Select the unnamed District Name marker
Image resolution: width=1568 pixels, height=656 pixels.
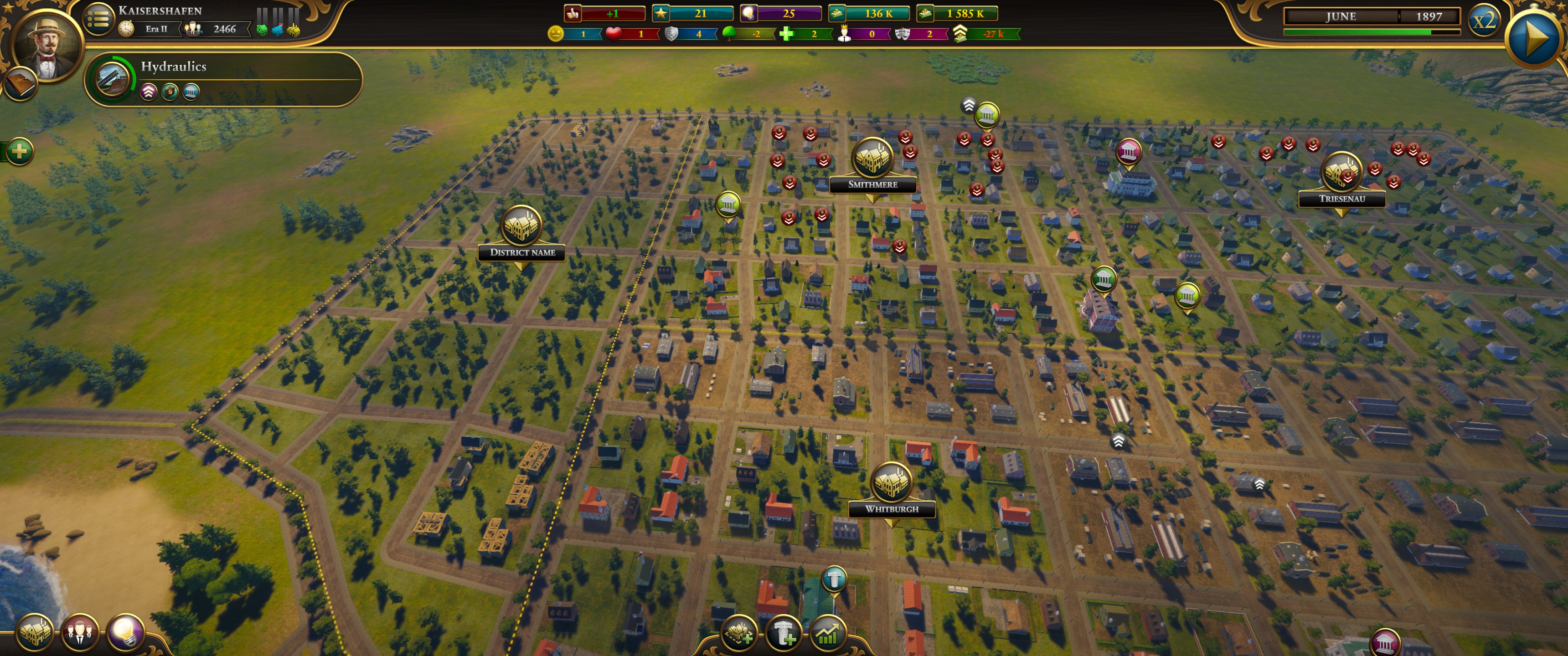click(521, 226)
